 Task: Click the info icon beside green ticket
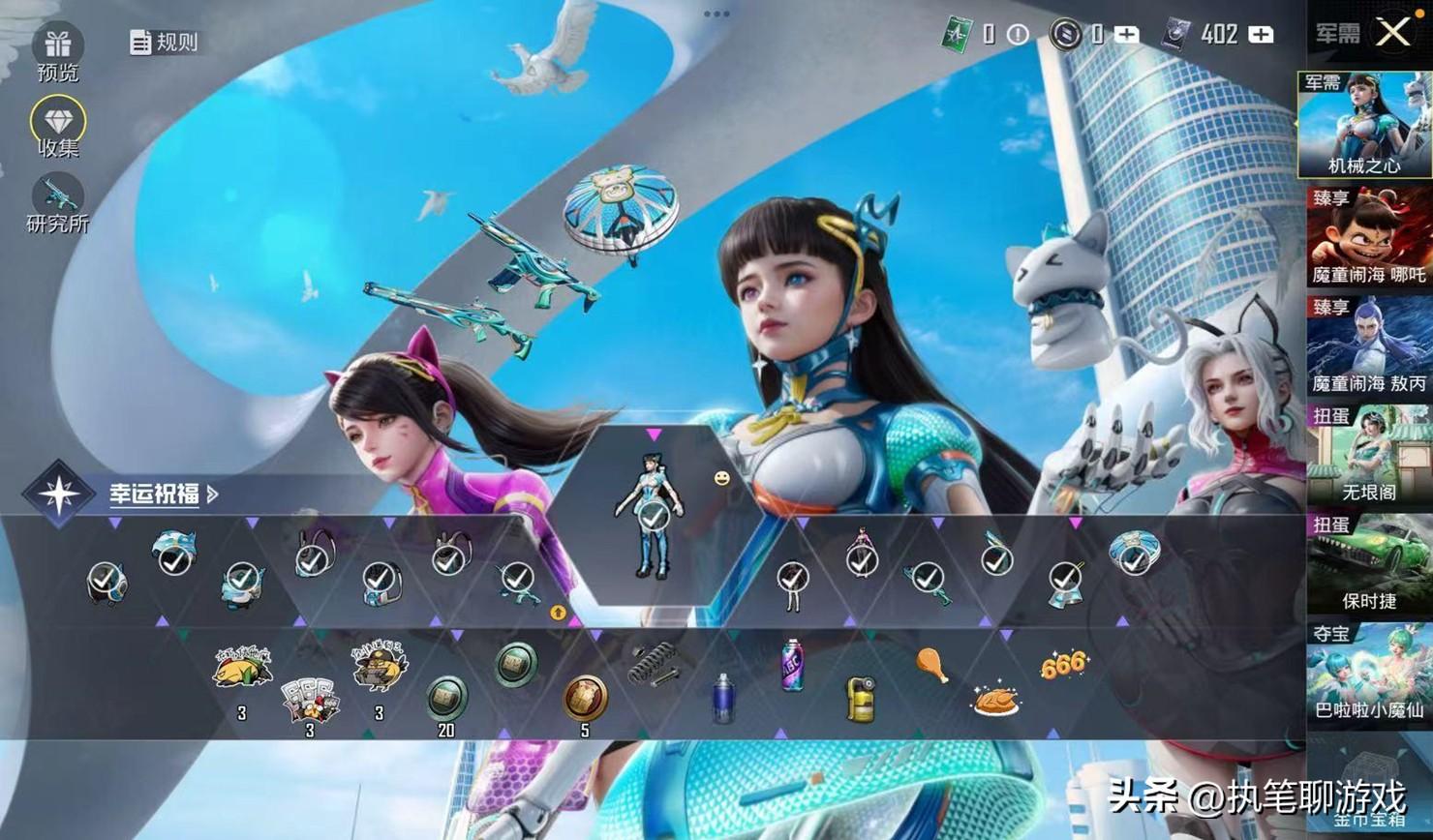tap(1018, 35)
